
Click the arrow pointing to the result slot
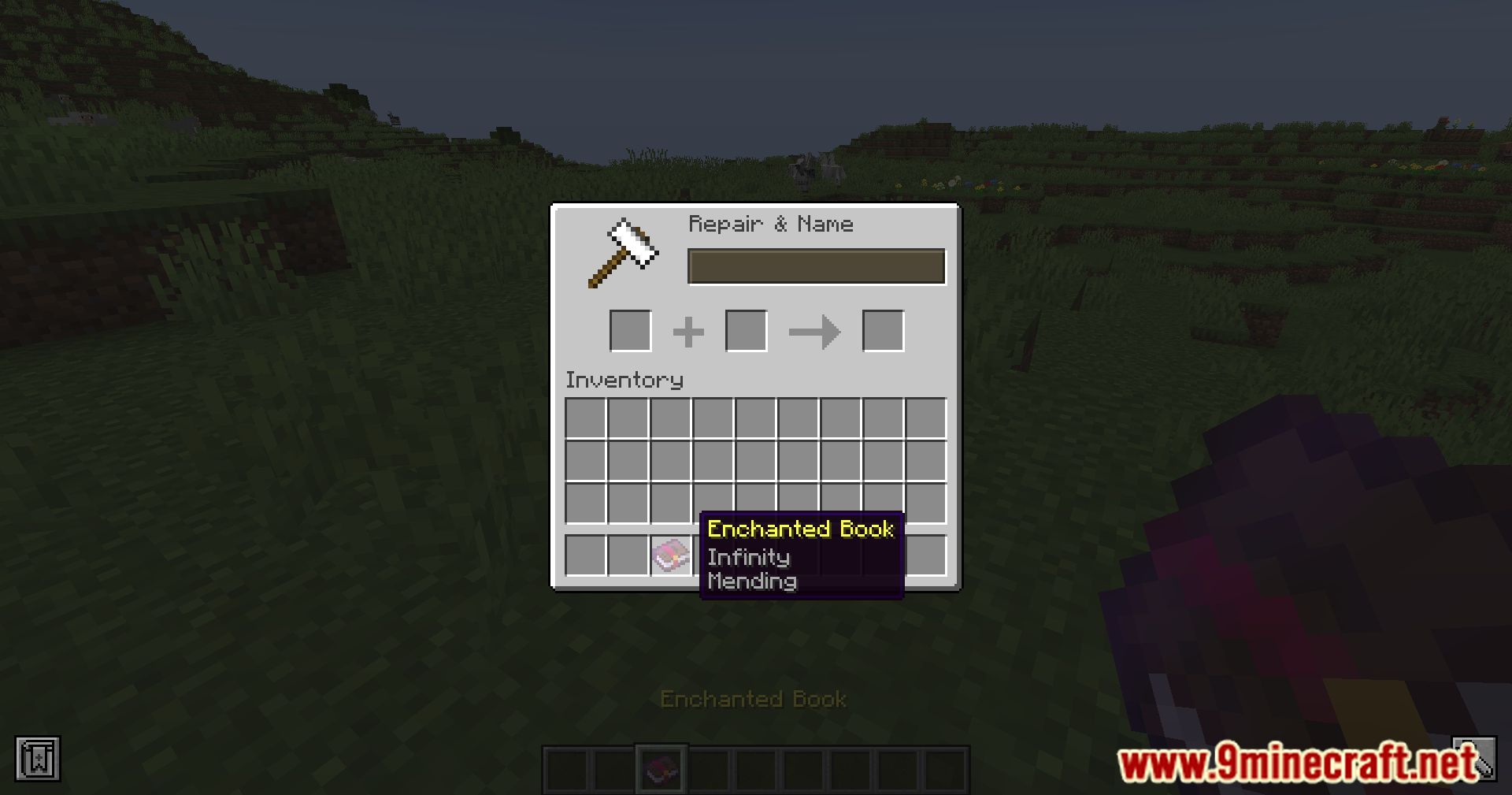(x=814, y=332)
